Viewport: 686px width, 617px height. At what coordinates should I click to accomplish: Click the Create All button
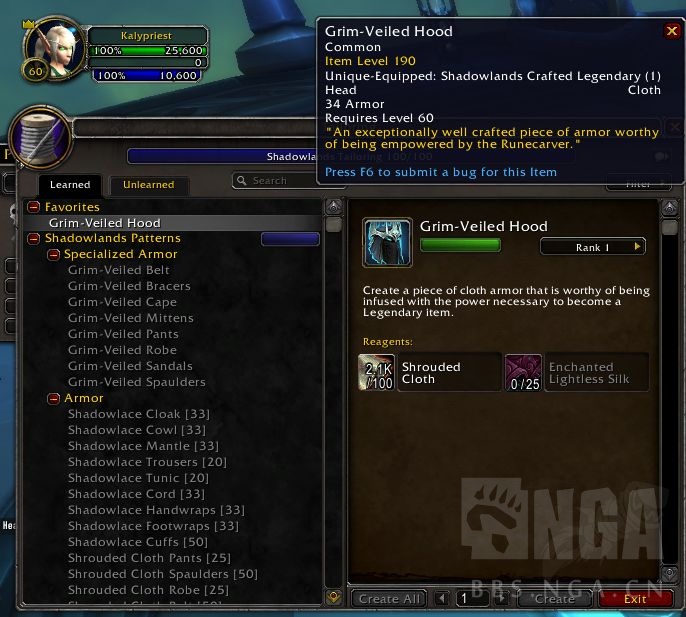click(x=390, y=599)
